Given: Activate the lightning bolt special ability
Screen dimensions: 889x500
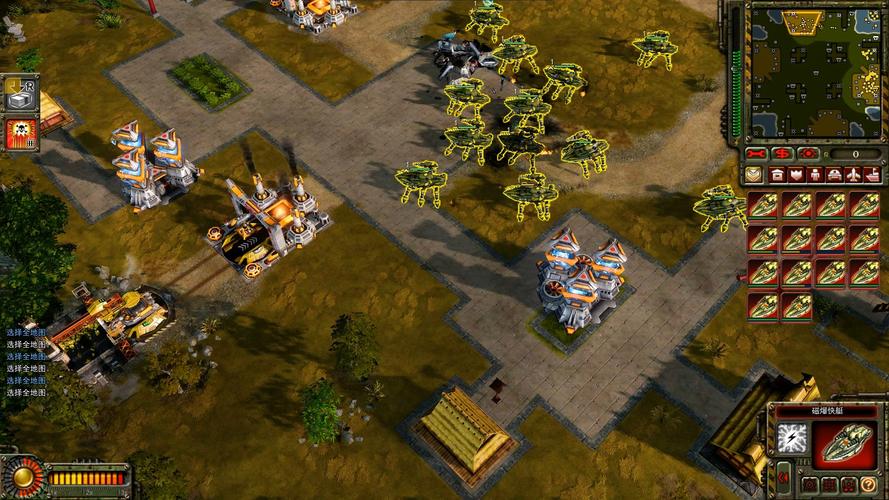Looking at the screenshot, I should tap(792, 437).
